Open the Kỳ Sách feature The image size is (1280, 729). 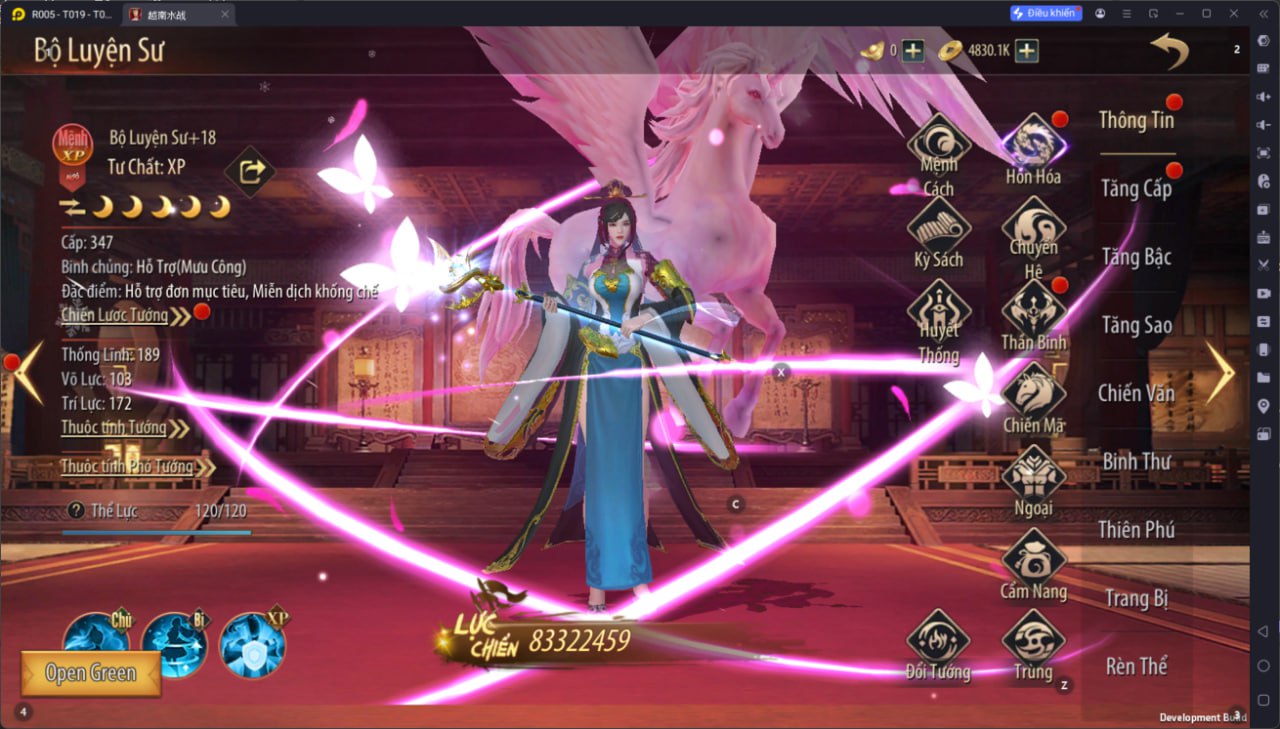(x=939, y=230)
